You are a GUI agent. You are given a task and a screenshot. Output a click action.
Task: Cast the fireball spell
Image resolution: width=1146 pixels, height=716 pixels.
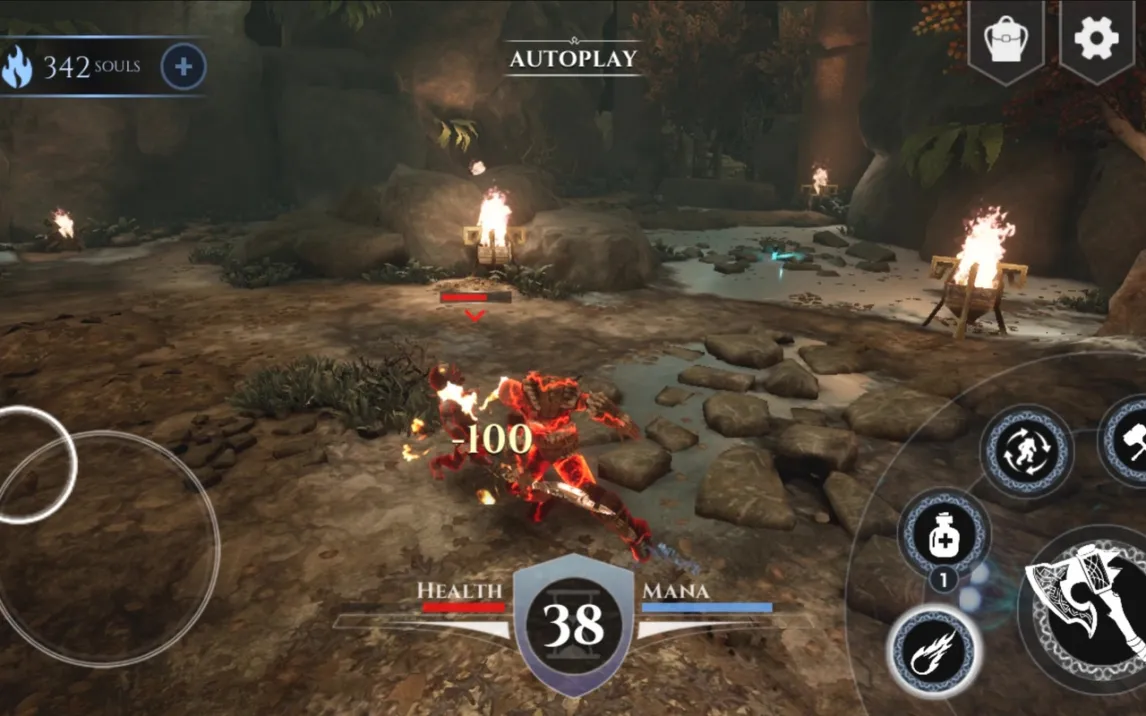(934, 651)
